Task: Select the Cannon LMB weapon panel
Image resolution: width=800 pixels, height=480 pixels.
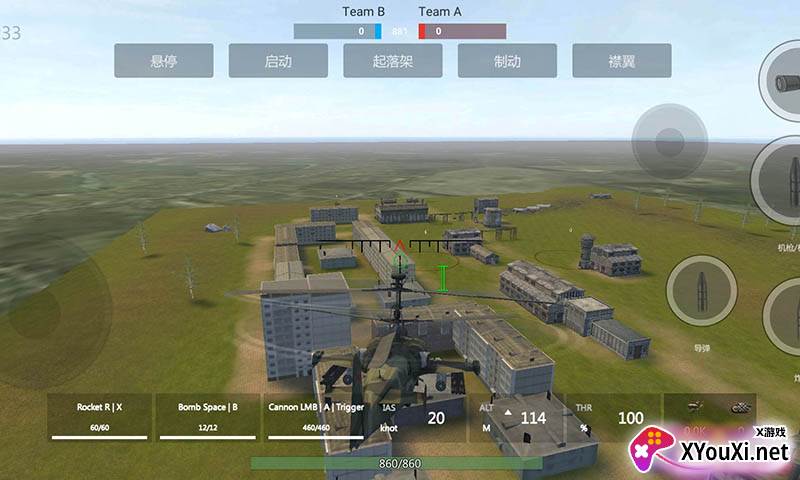Action: click(x=315, y=417)
